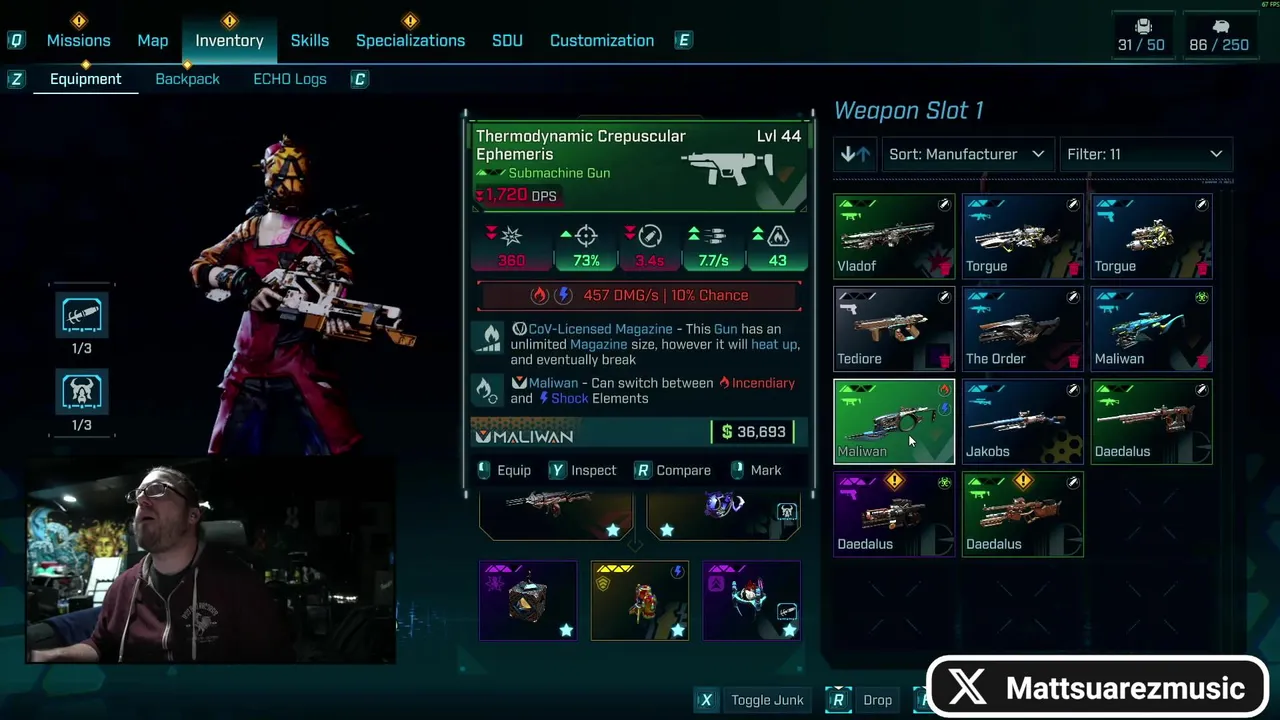Mark the selected weapon
This screenshot has height=720, width=1280.
pos(756,470)
